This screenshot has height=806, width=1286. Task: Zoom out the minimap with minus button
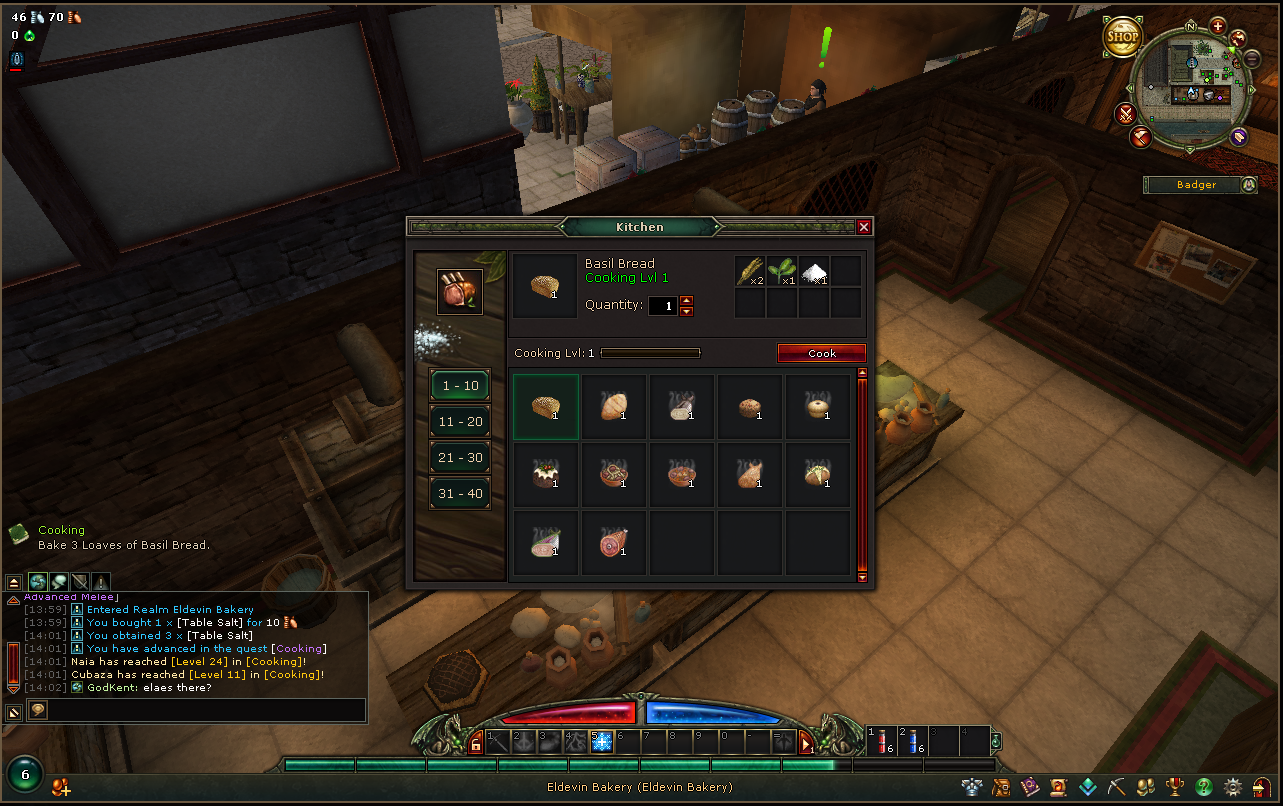(x=1252, y=59)
